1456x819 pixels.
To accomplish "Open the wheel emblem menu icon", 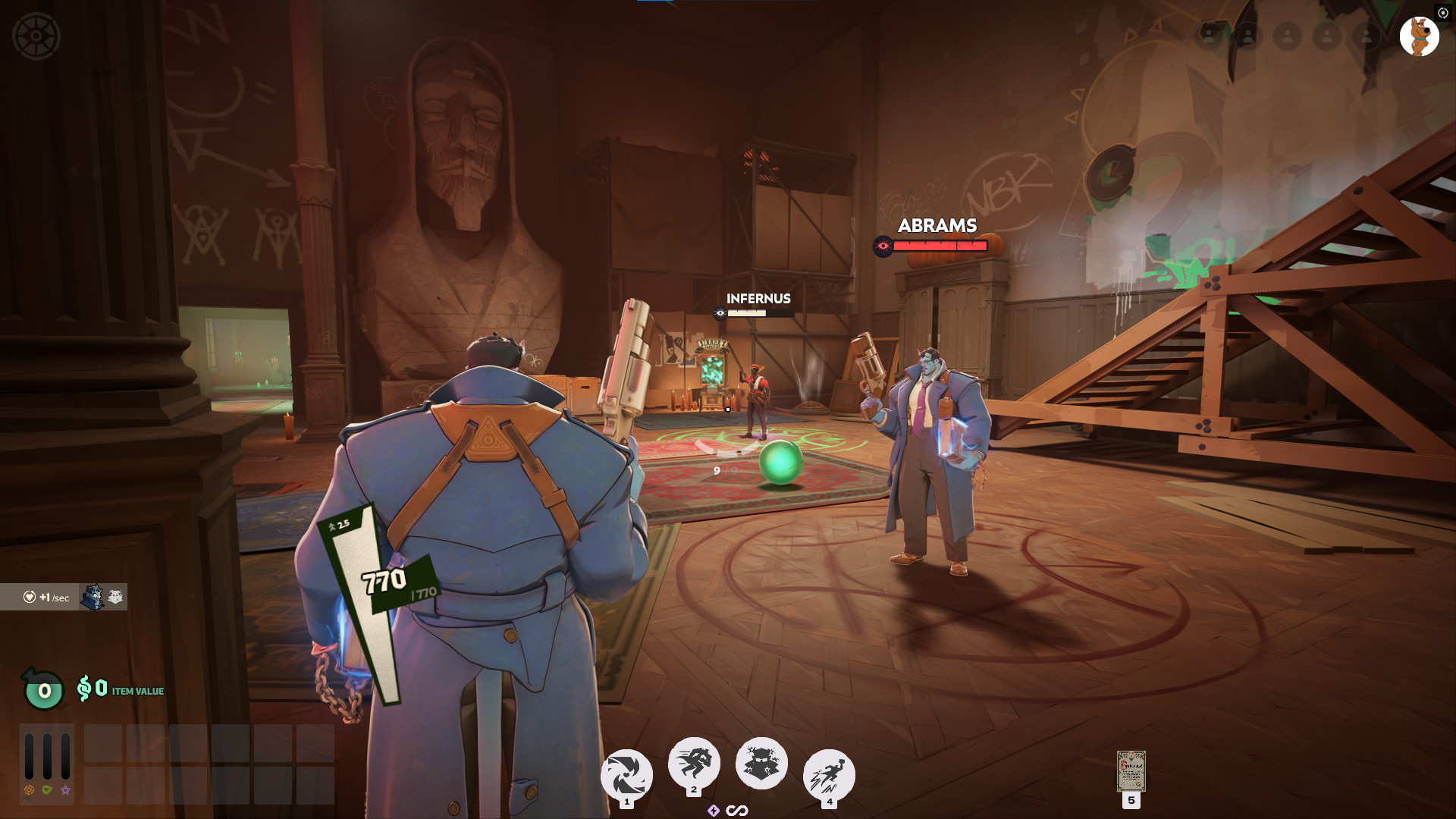I will 36,36.
